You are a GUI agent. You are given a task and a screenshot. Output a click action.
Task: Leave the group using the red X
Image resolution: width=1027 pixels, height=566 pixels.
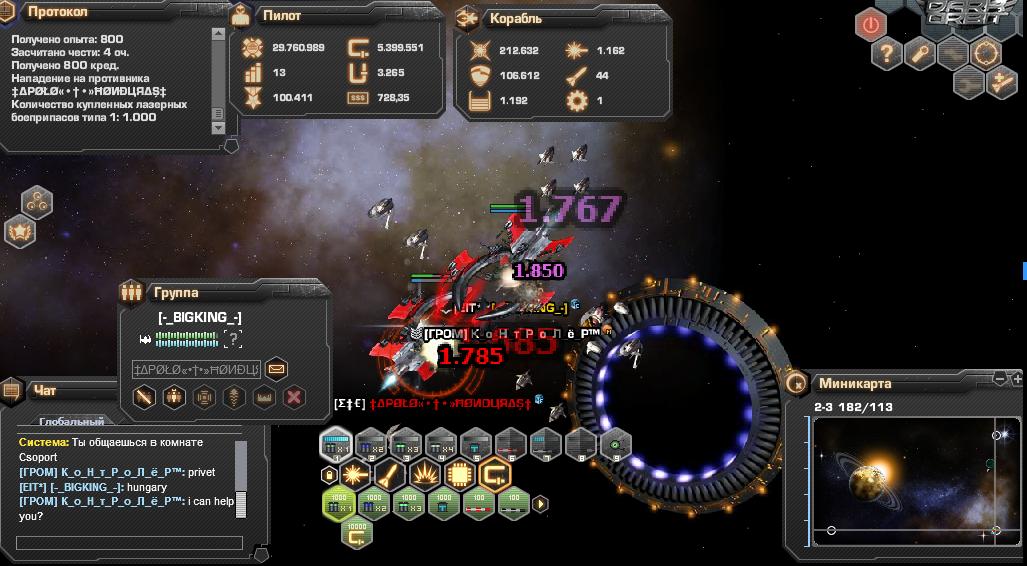pyautogui.click(x=293, y=397)
